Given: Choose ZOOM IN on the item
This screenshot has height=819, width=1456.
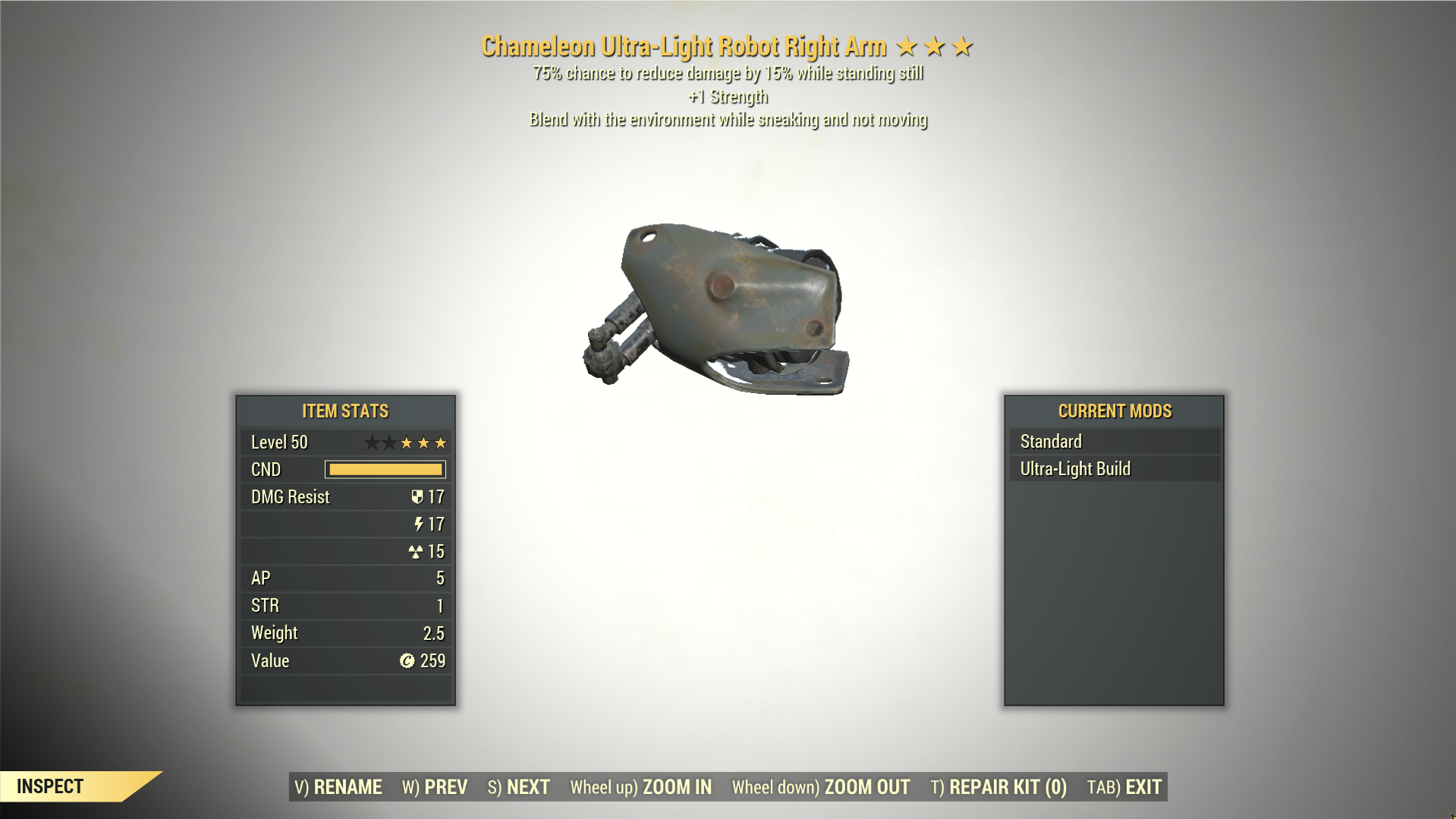Looking at the screenshot, I should (x=641, y=787).
